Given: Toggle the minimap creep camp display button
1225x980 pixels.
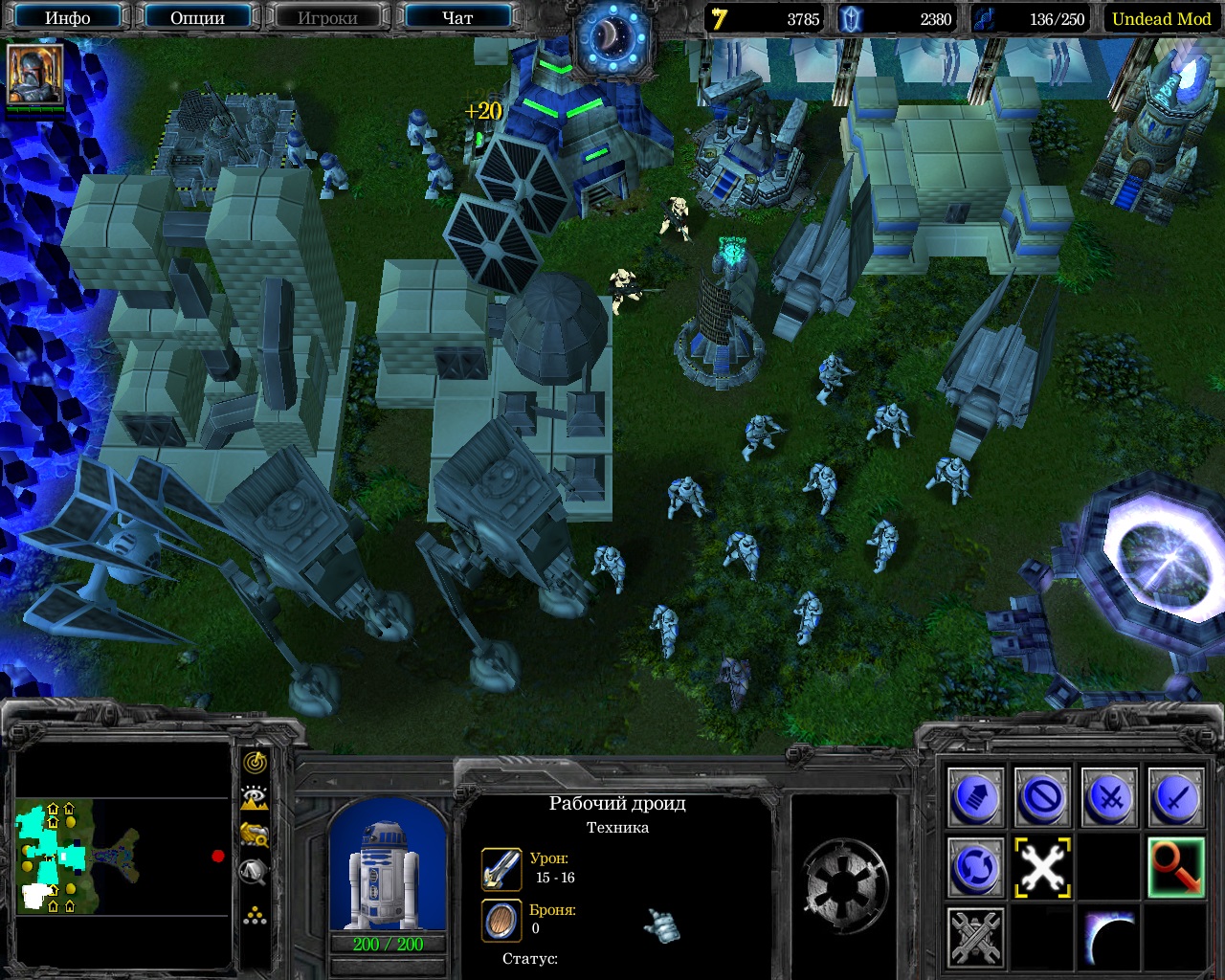Looking at the screenshot, I should (255, 871).
